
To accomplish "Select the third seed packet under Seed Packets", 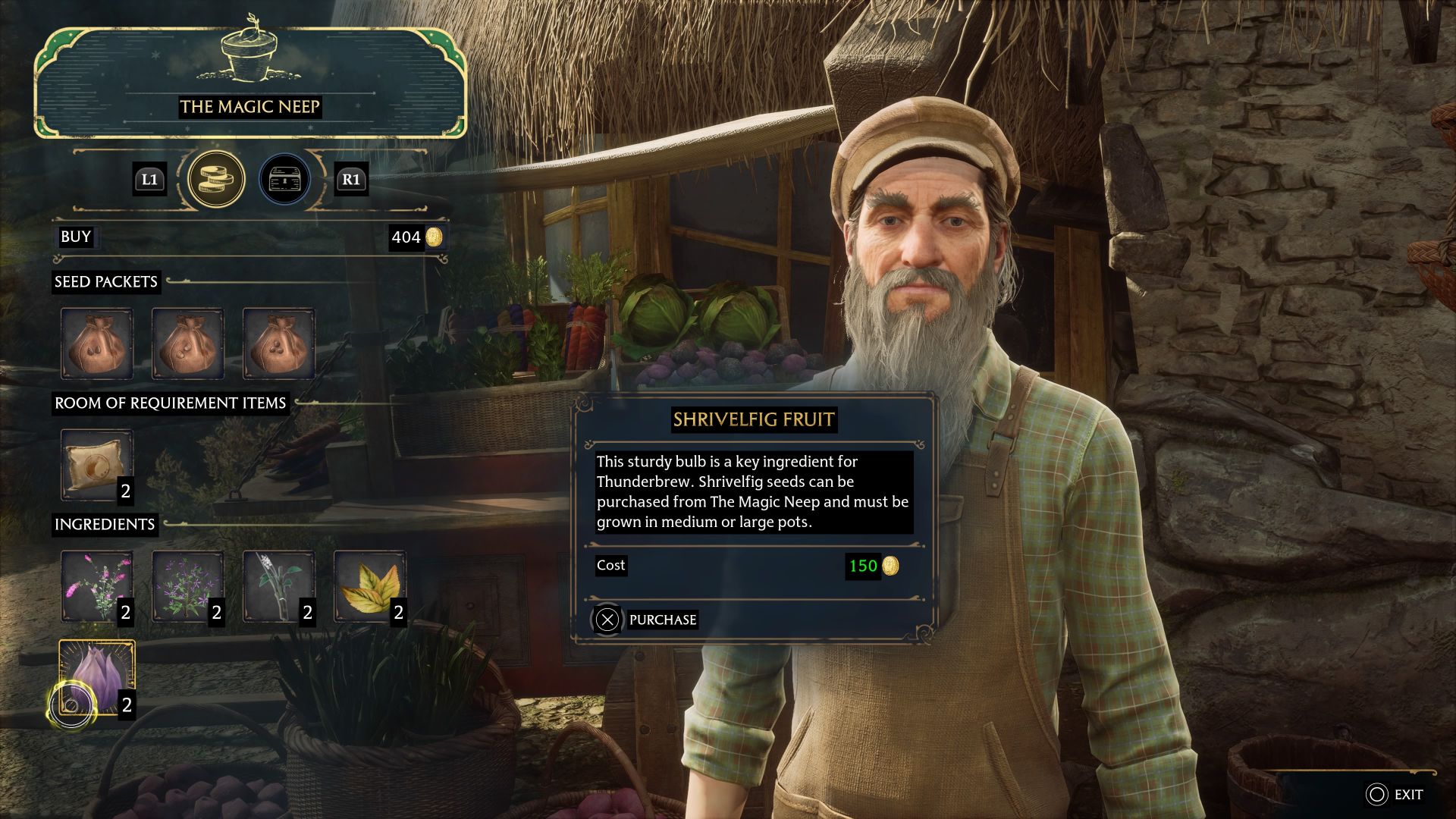I will [x=277, y=344].
